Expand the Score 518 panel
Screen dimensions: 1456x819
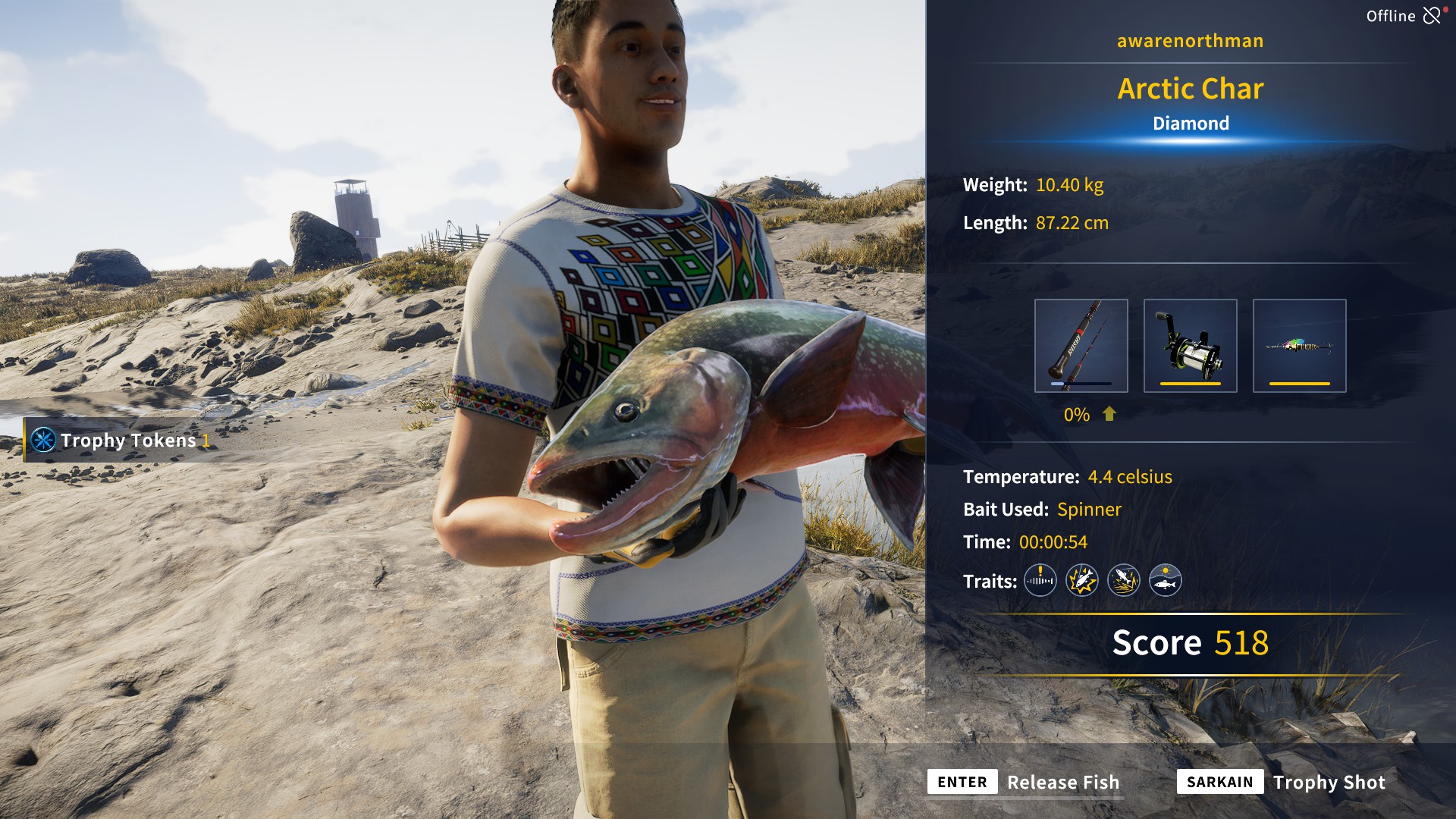(x=1189, y=643)
